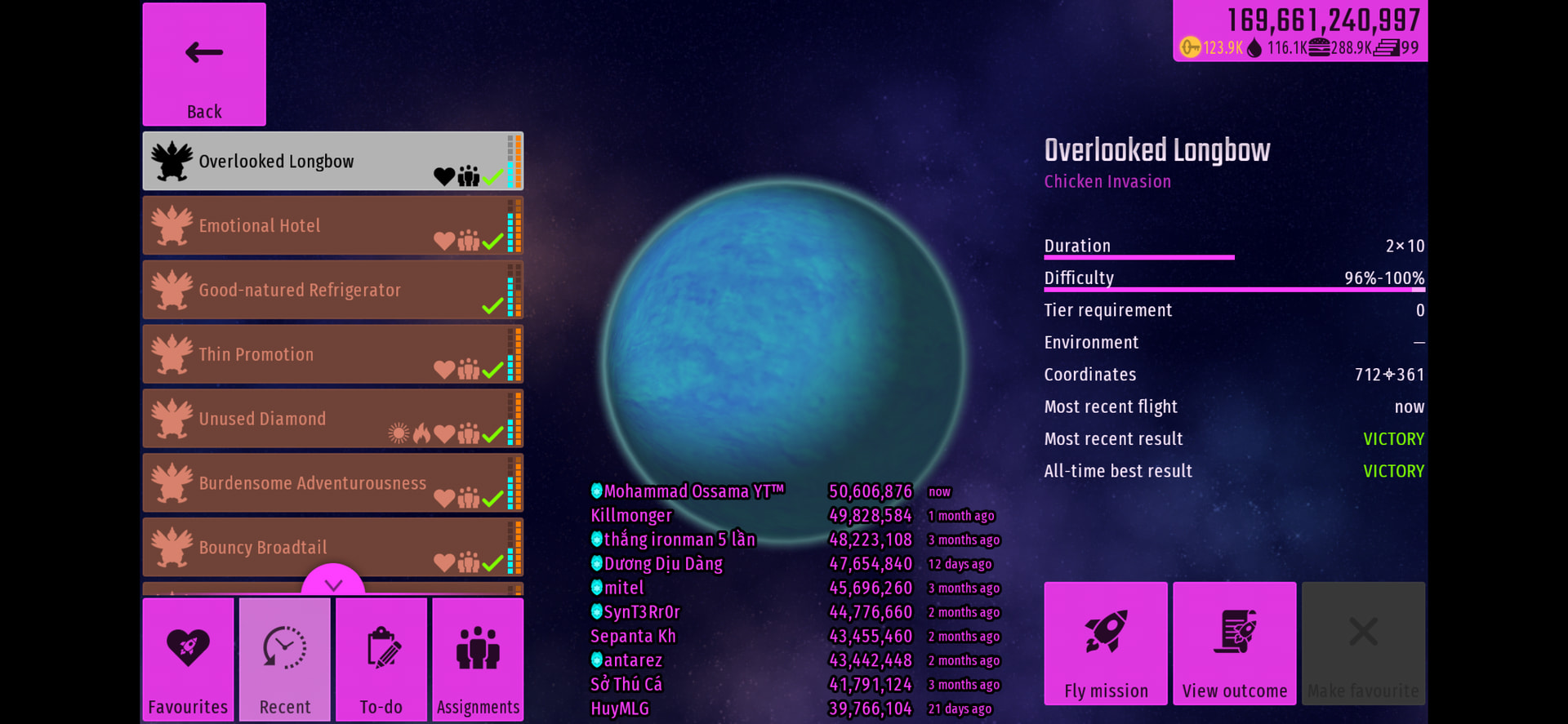This screenshot has width=1568, height=724.
Task: Switch to the Favourites tab
Action: (x=188, y=660)
